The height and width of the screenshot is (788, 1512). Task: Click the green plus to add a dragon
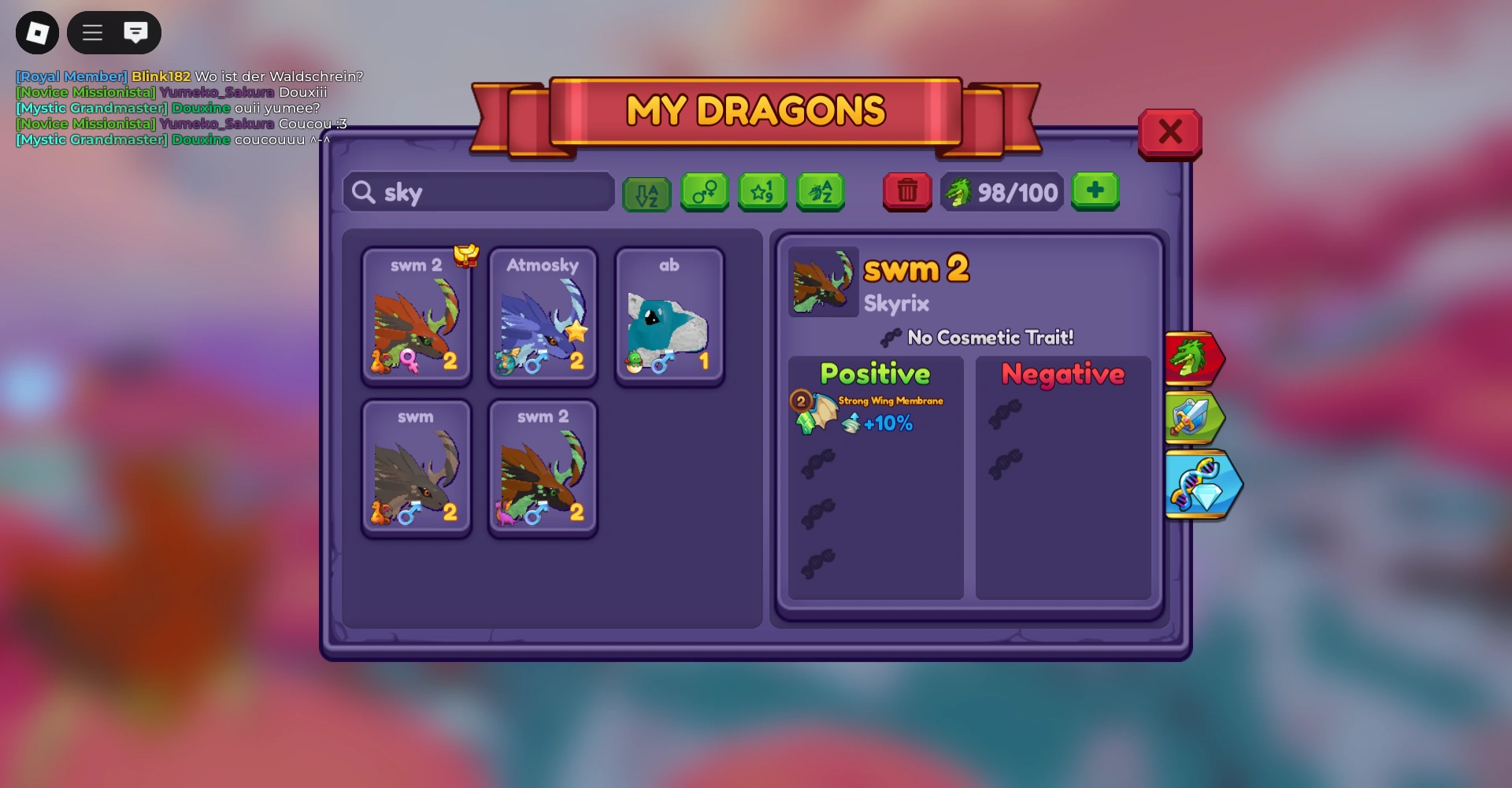[x=1096, y=191]
